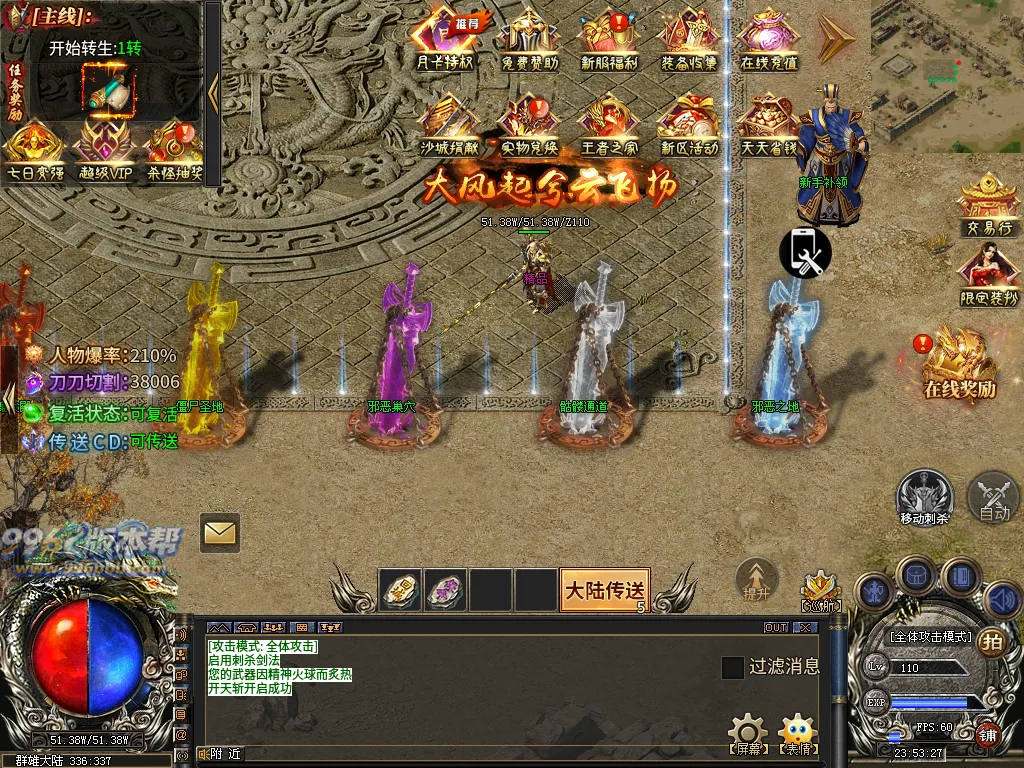Screen dimensions: 1024x768
Task: Open the mail envelope icon
Action: pyautogui.click(x=219, y=532)
